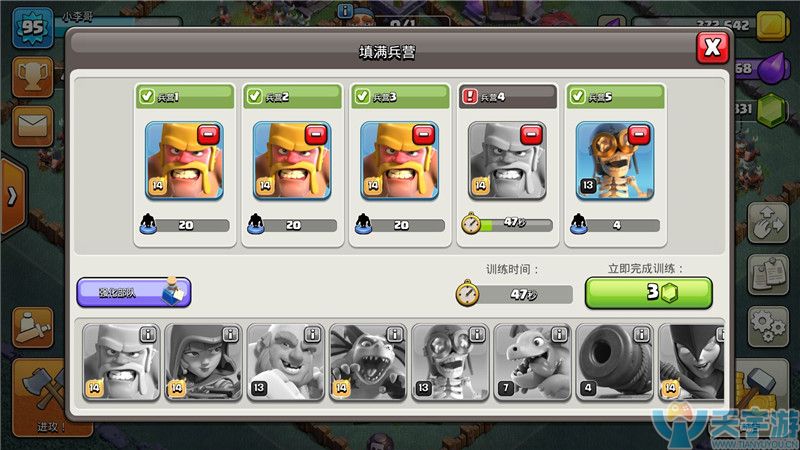Choose the Cannon Cart troop
The height and width of the screenshot is (450, 800).
click(x=612, y=362)
